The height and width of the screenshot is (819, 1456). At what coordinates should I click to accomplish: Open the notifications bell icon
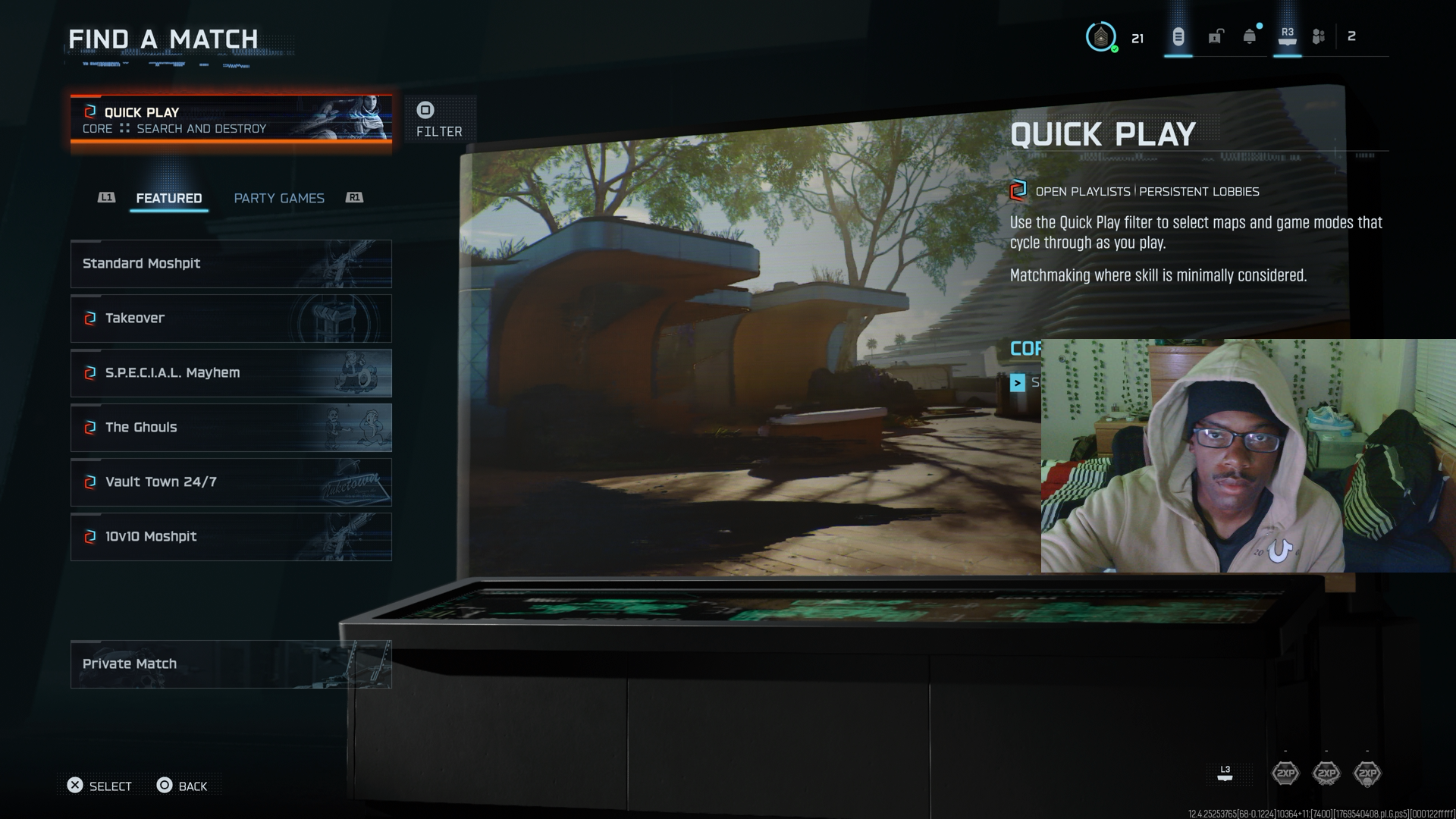tap(1247, 35)
